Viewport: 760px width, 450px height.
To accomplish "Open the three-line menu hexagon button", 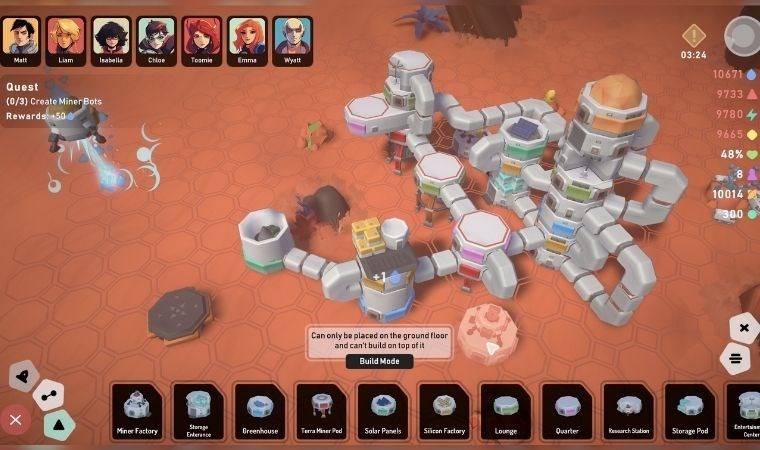I will point(735,358).
